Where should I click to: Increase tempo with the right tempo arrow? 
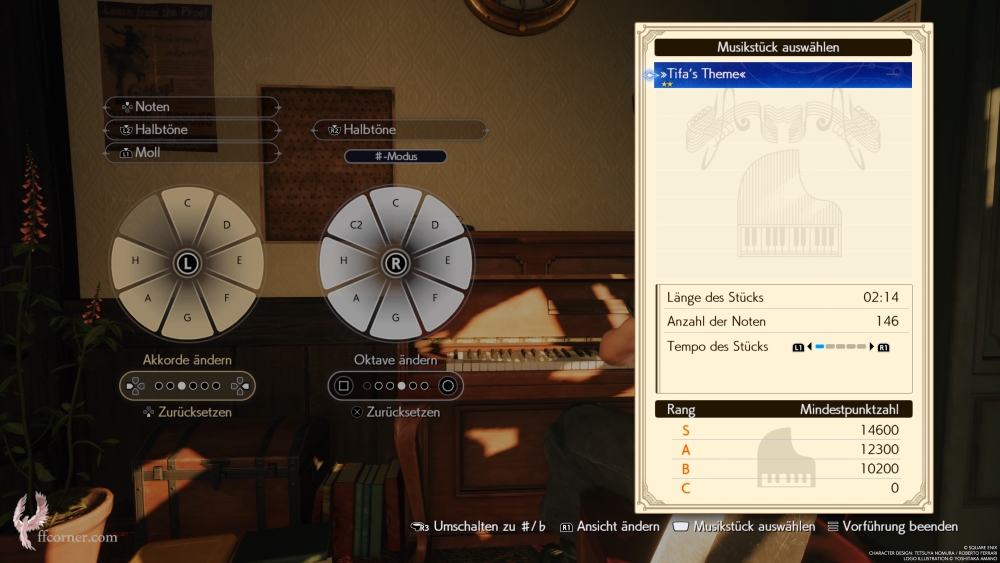pos(872,347)
